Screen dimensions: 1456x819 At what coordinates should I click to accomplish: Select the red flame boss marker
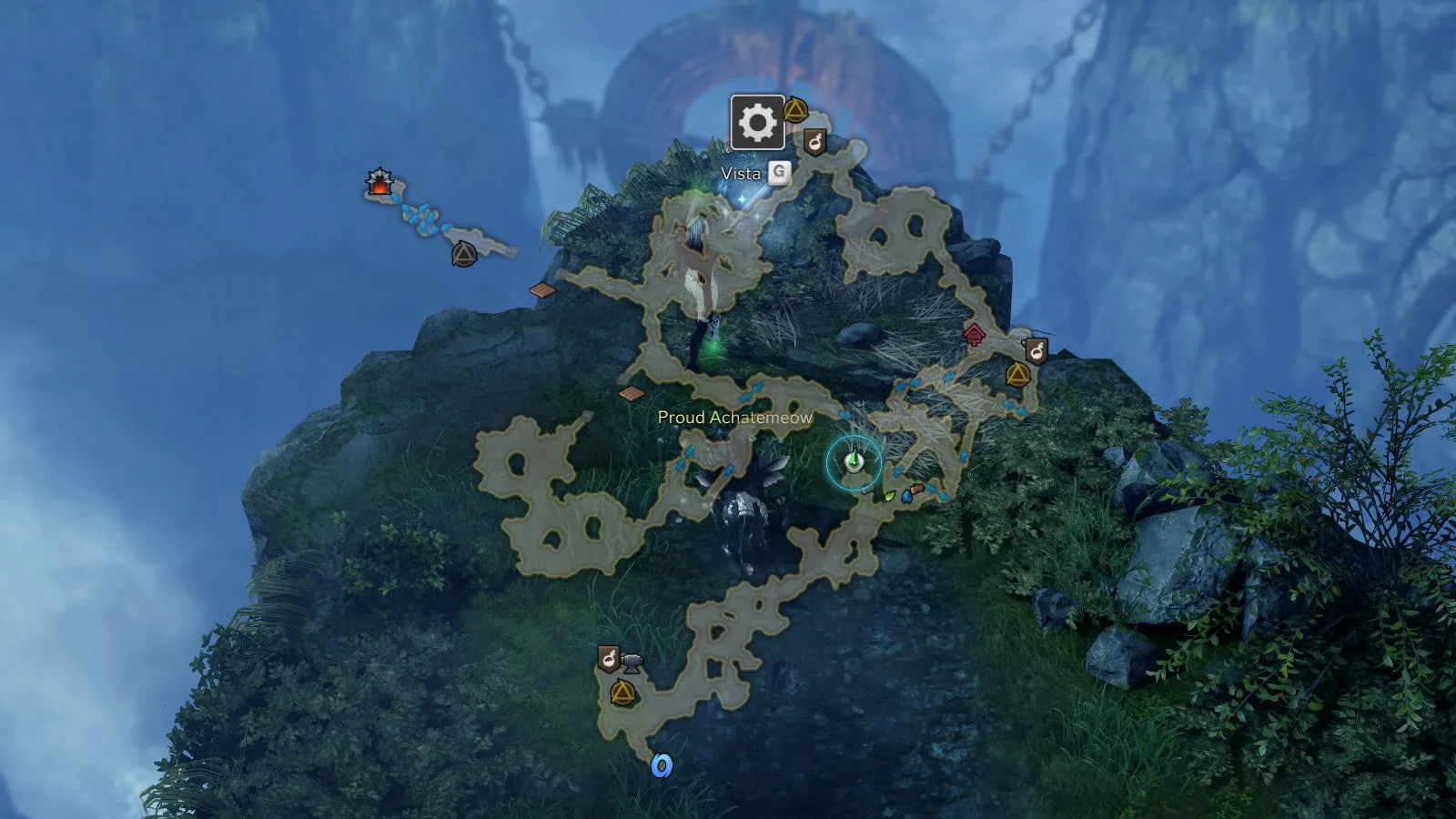378,183
